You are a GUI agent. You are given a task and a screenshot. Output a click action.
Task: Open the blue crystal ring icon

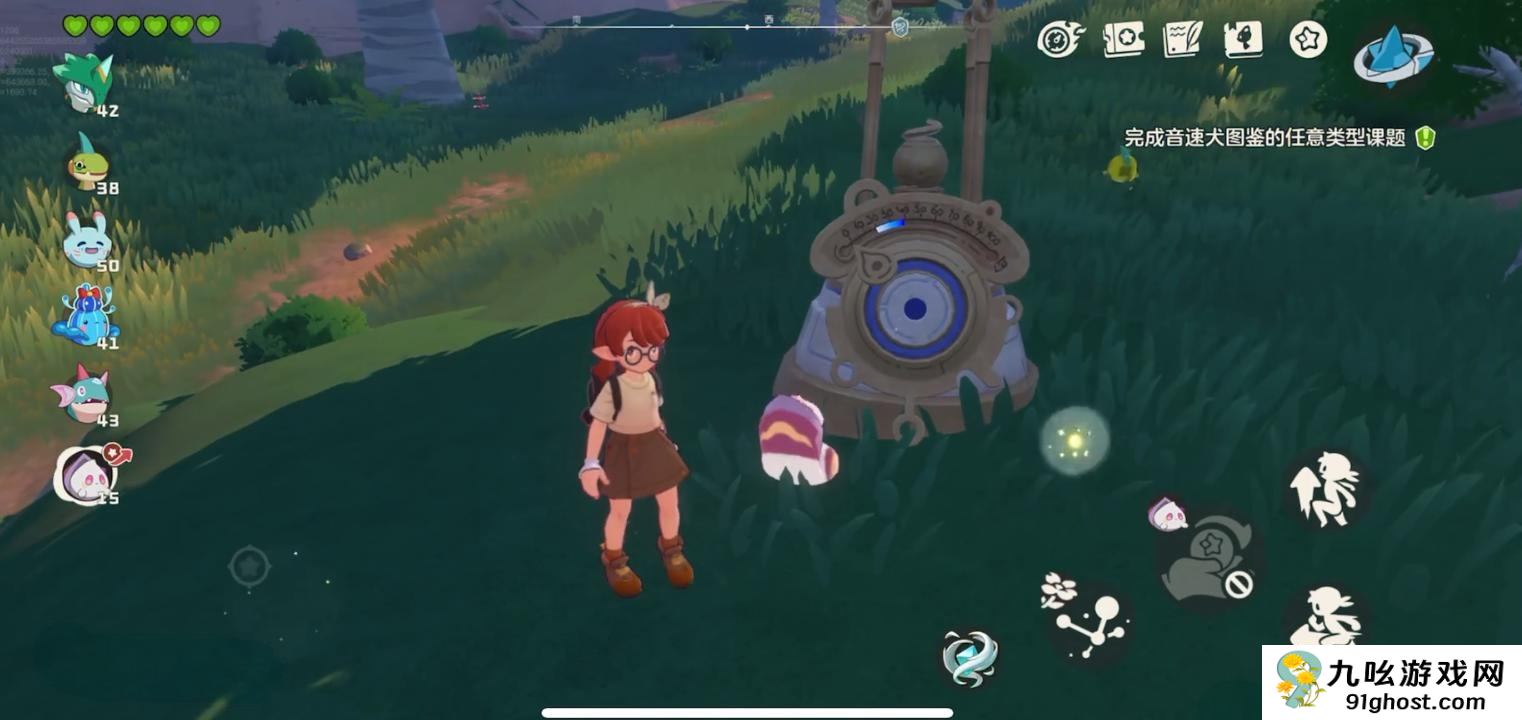1395,57
